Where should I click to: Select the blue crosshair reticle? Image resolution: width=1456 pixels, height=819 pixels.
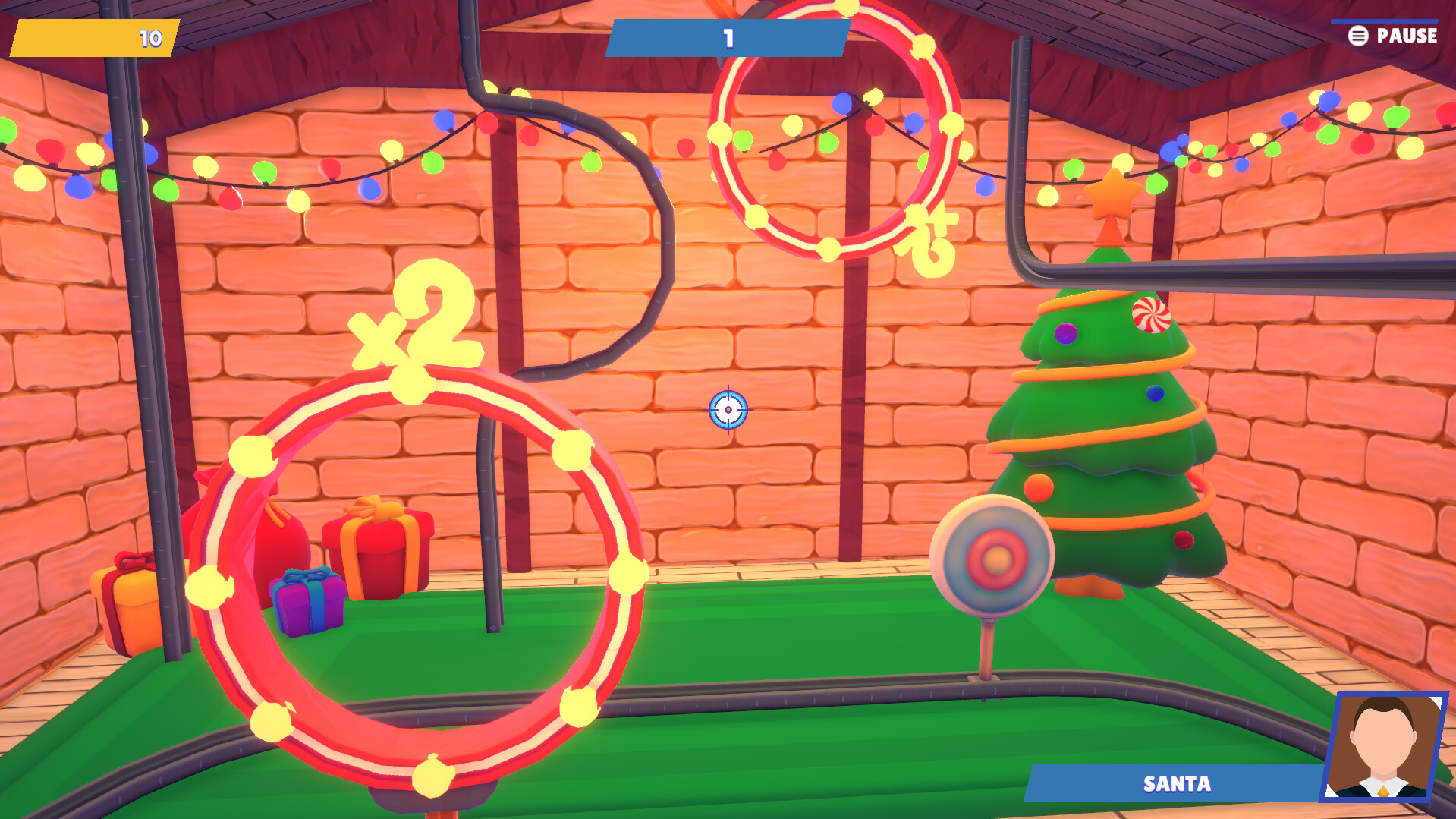(x=728, y=408)
